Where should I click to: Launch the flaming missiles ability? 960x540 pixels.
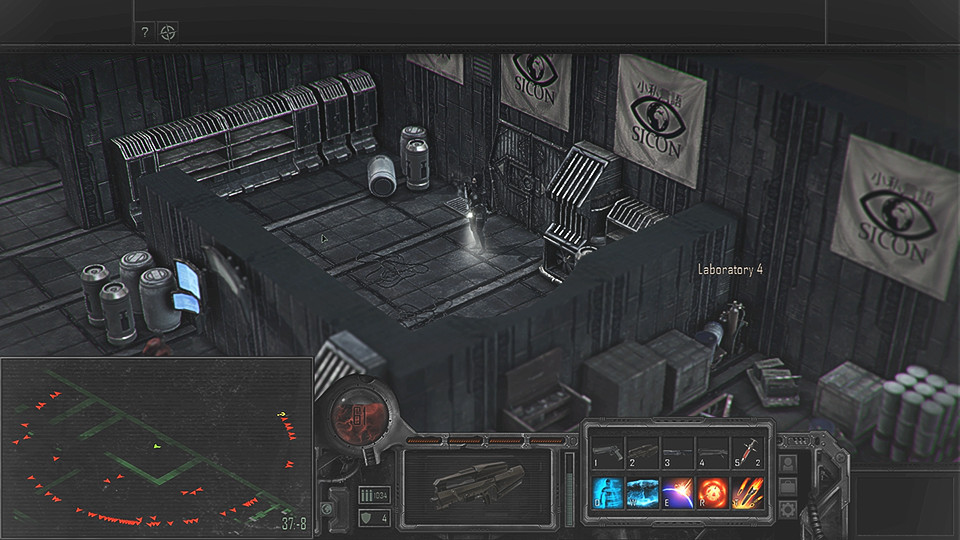pos(746,494)
